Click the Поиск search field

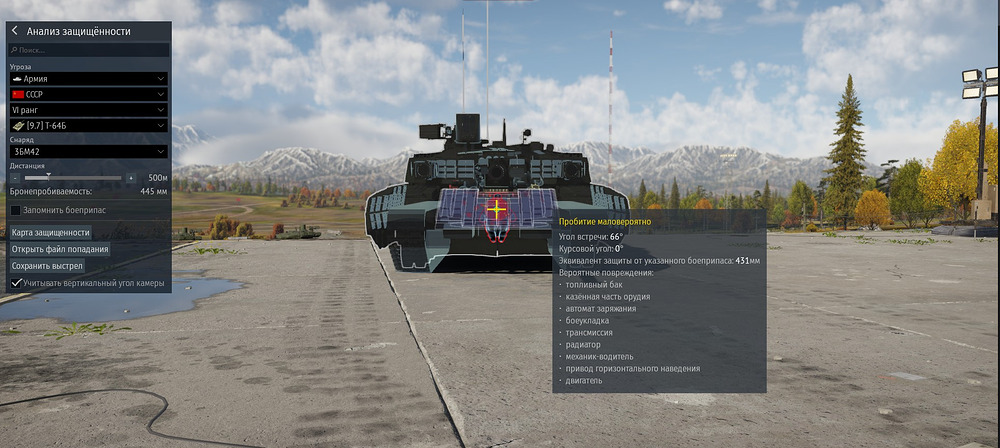[90, 49]
